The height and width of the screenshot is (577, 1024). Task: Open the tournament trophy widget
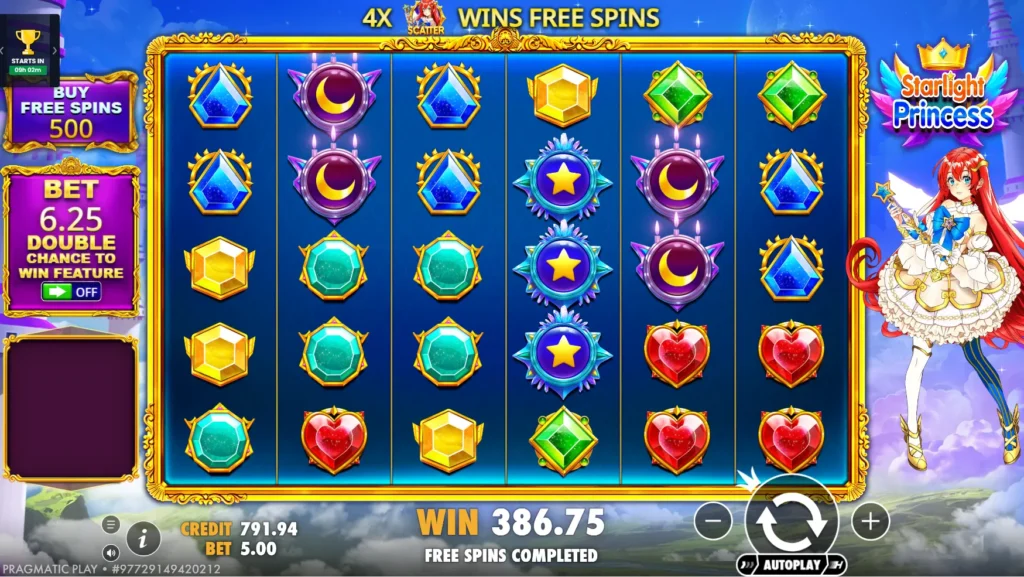point(28,47)
